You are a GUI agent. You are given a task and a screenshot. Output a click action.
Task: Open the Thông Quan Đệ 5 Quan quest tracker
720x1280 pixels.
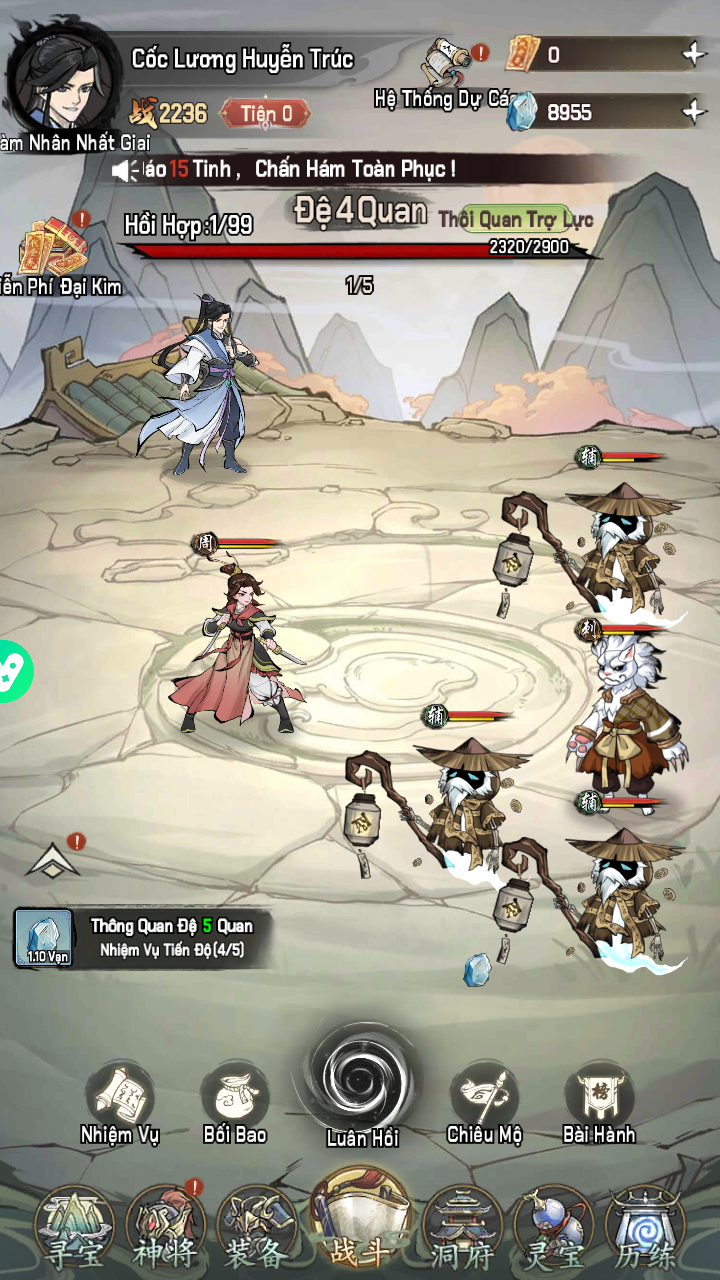pos(140,938)
